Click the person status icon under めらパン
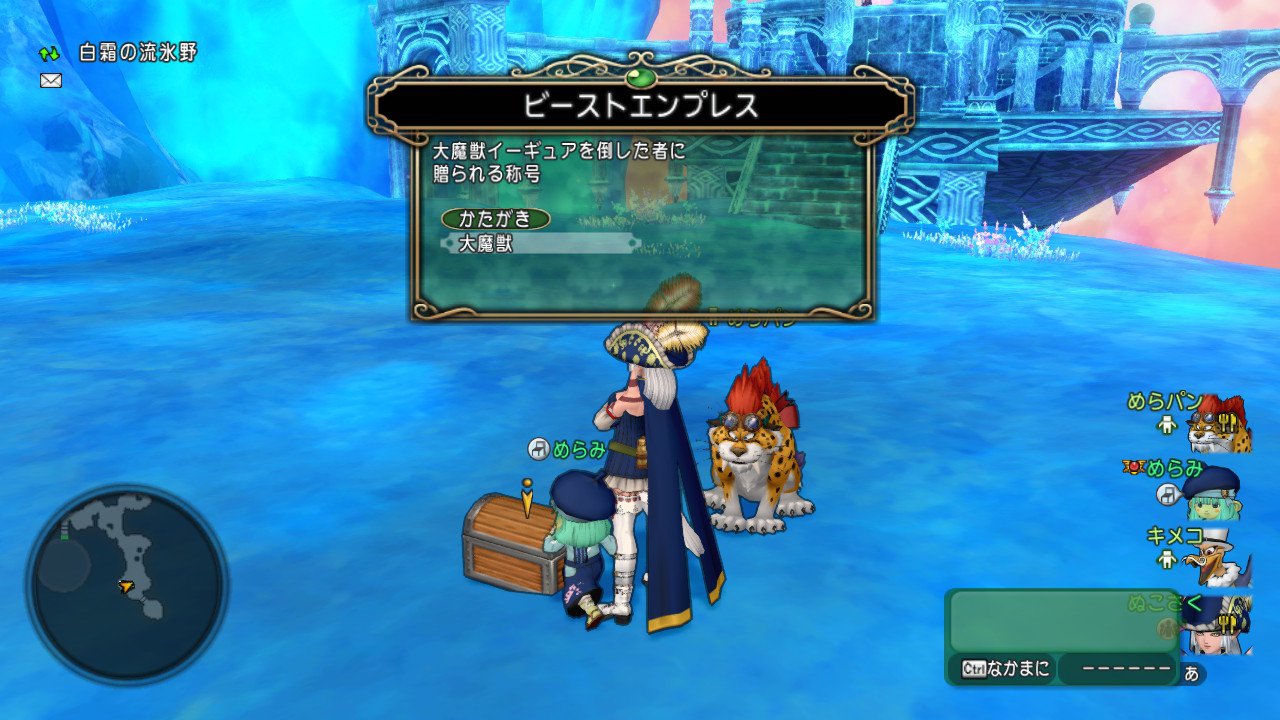 click(x=1165, y=425)
